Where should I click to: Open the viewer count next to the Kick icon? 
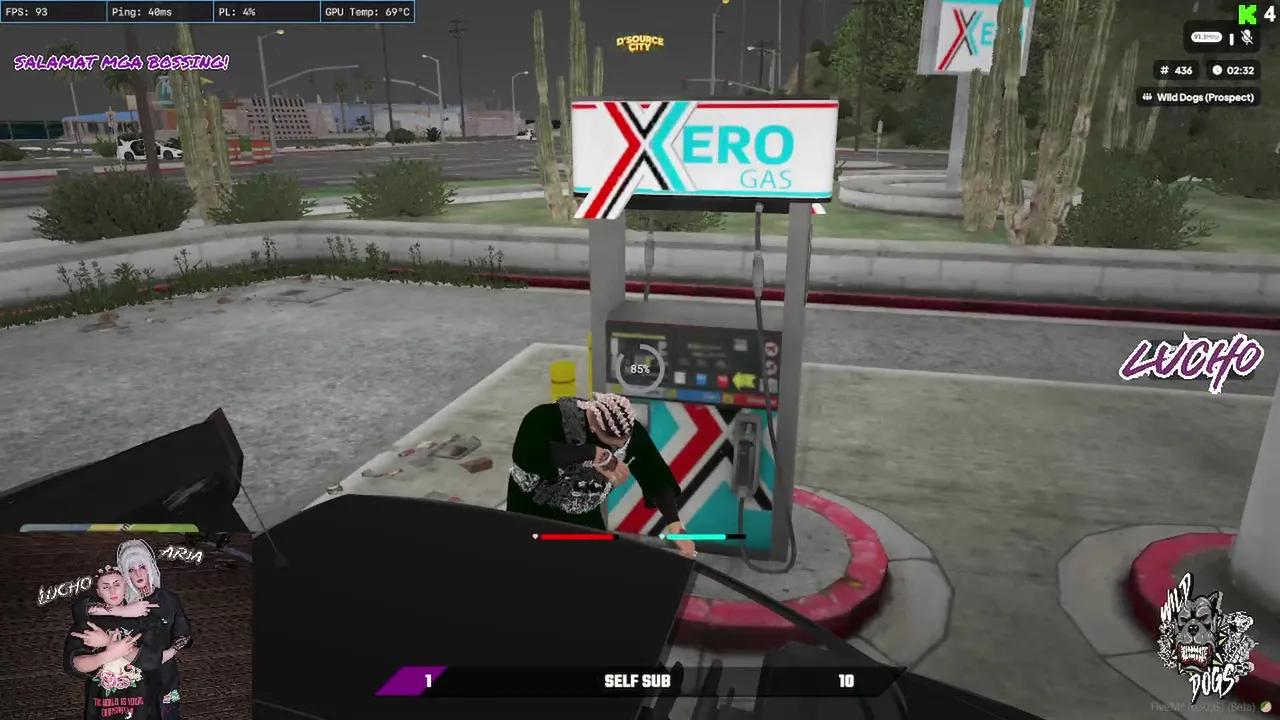pos(1269,15)
